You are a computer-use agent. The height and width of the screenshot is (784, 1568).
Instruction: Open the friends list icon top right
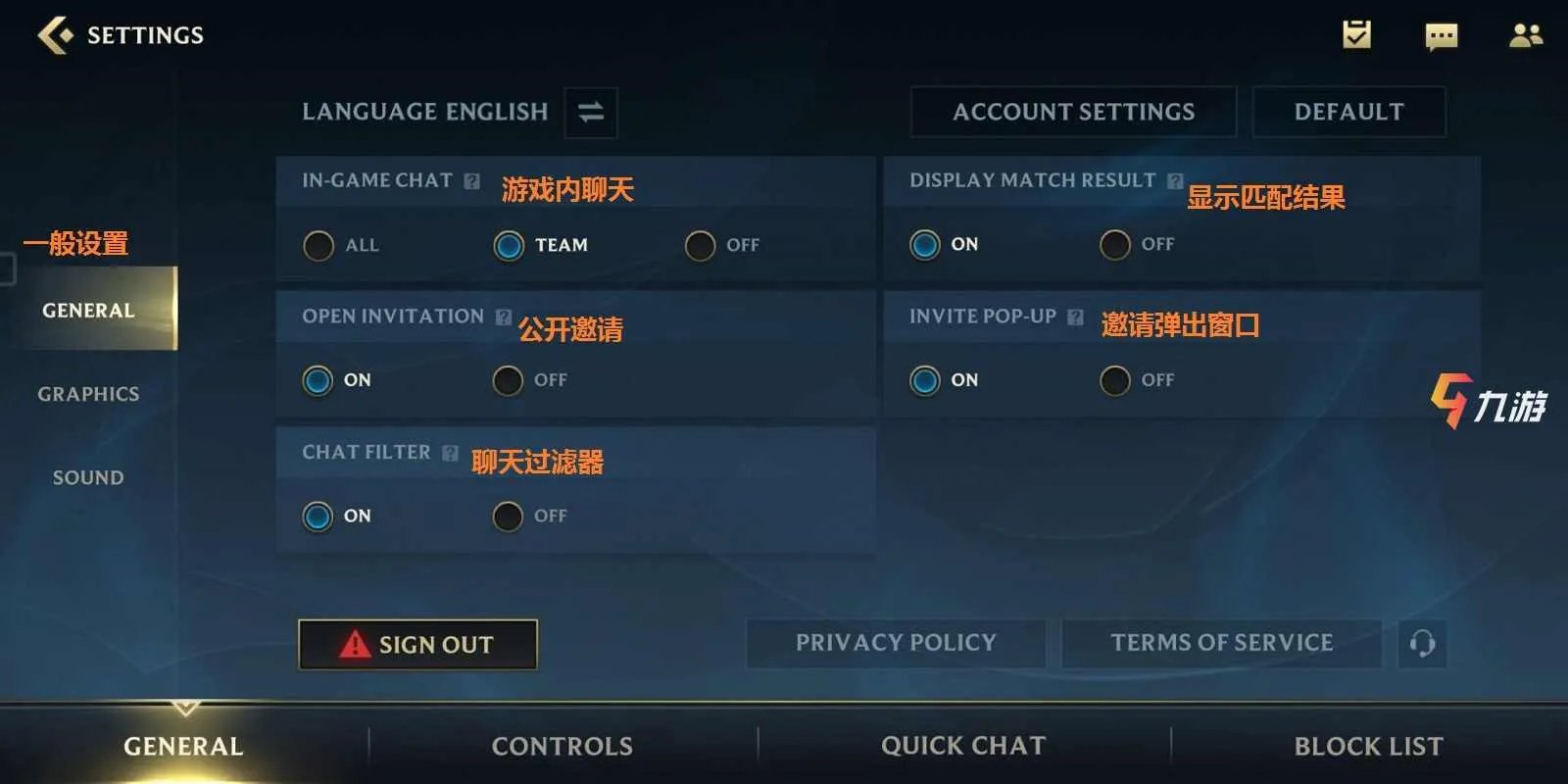click(1525, 36)
